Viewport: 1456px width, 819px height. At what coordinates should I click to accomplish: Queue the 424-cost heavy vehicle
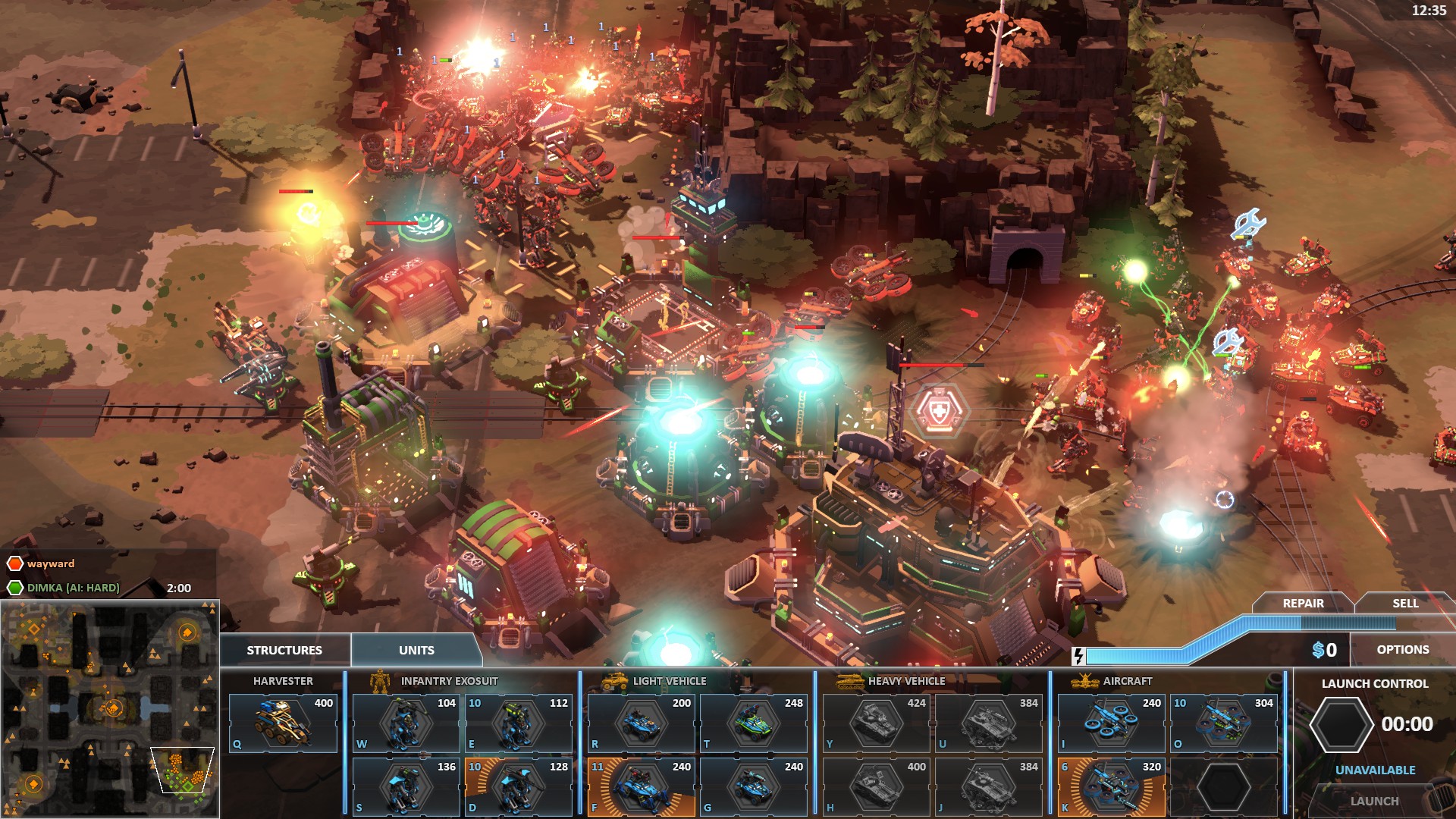(876, 723)
